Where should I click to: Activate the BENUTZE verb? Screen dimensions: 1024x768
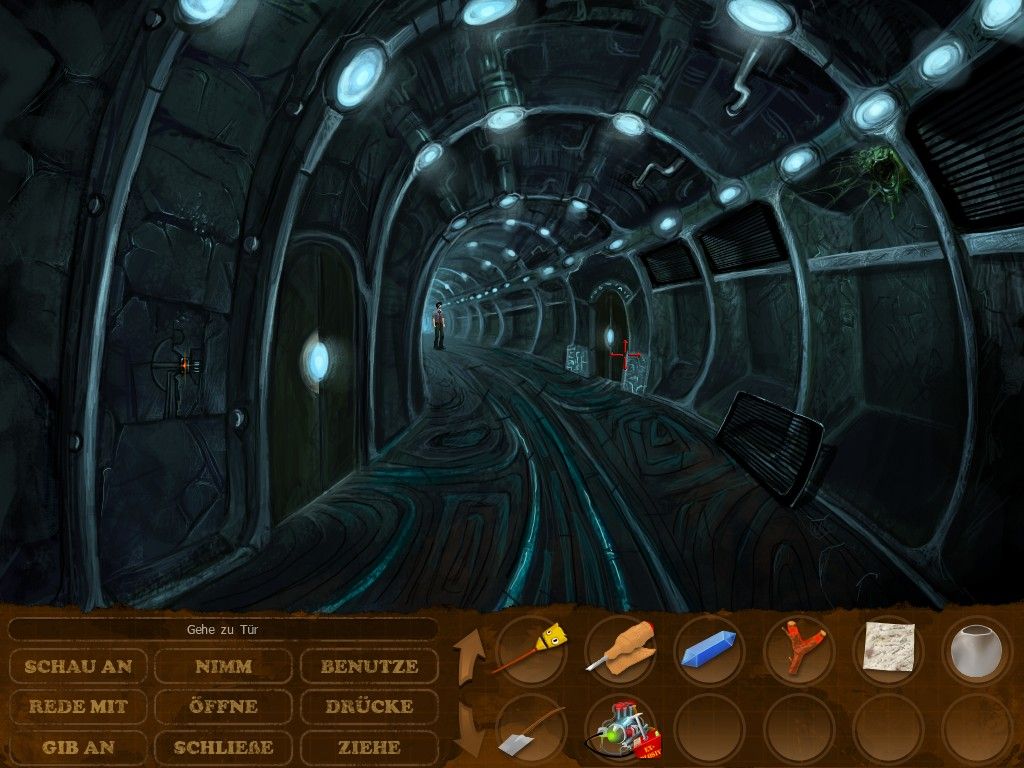369,666
